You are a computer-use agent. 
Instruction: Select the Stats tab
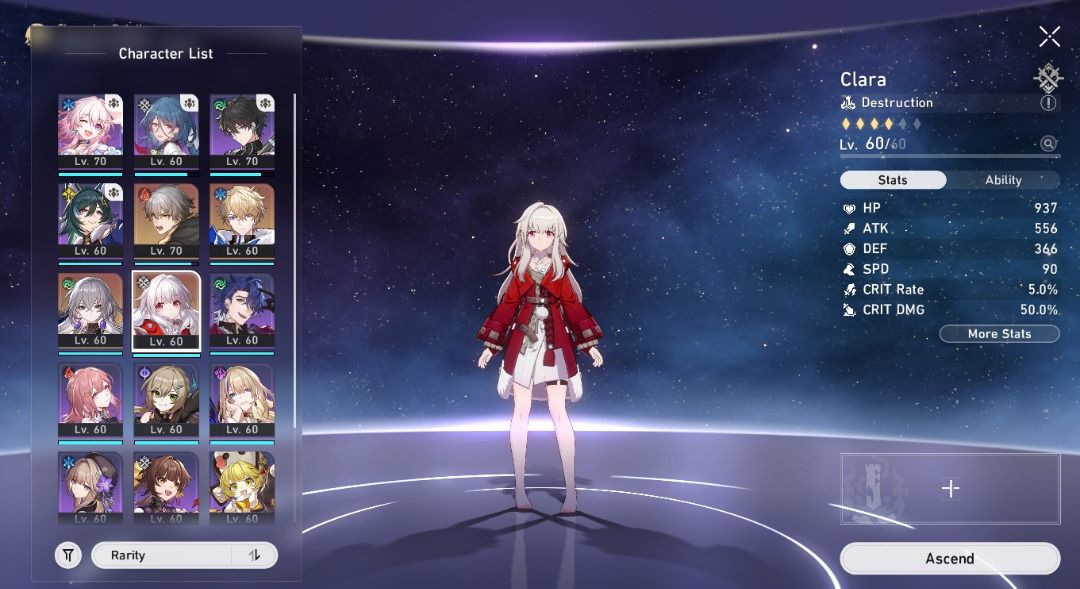click(892, 180)
